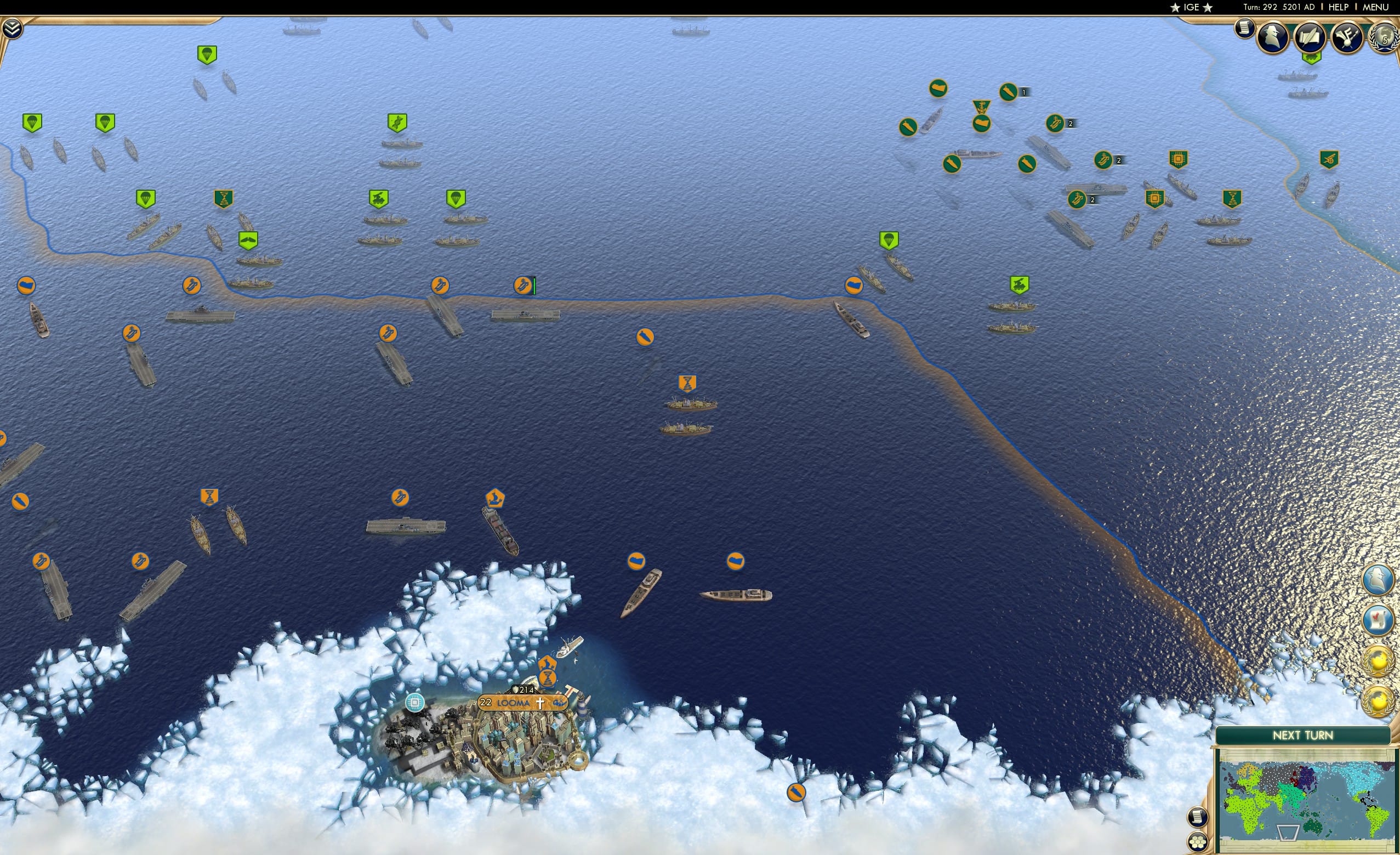Image resolution: width=1400 pixels, height=855 pixels.
Task: Select the teal processor science bubble beside Looma
Action: pyautogui.click(x=415, y=704)
